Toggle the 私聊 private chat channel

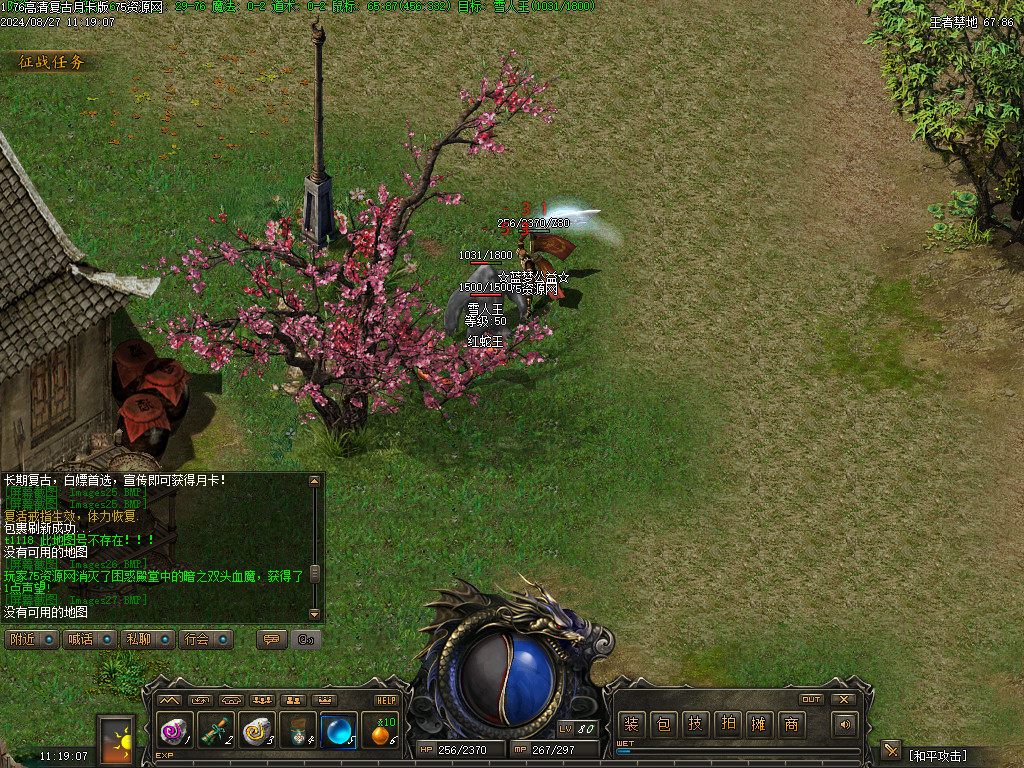coord(148,639)
